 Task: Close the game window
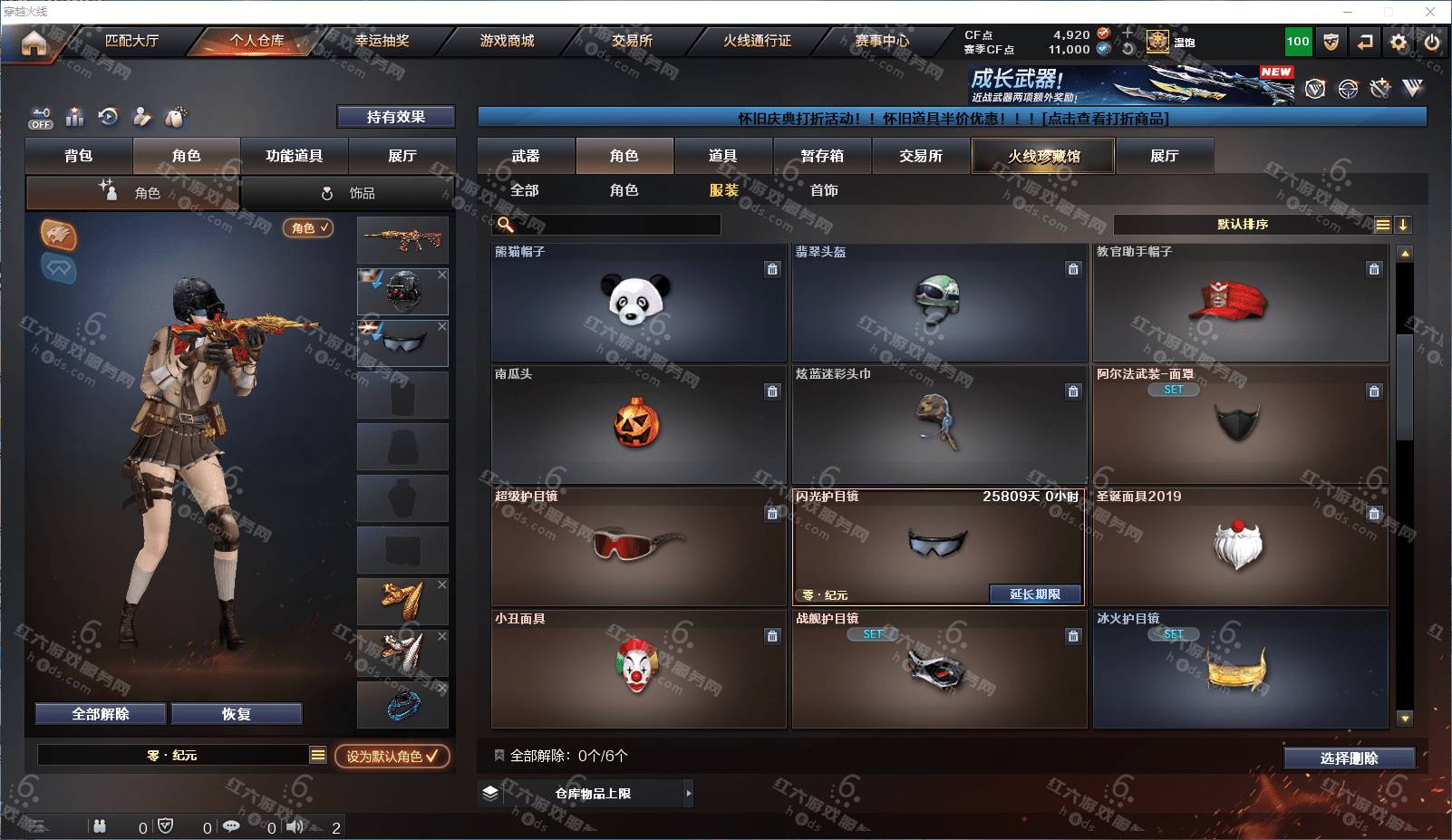pos(1430,12)
